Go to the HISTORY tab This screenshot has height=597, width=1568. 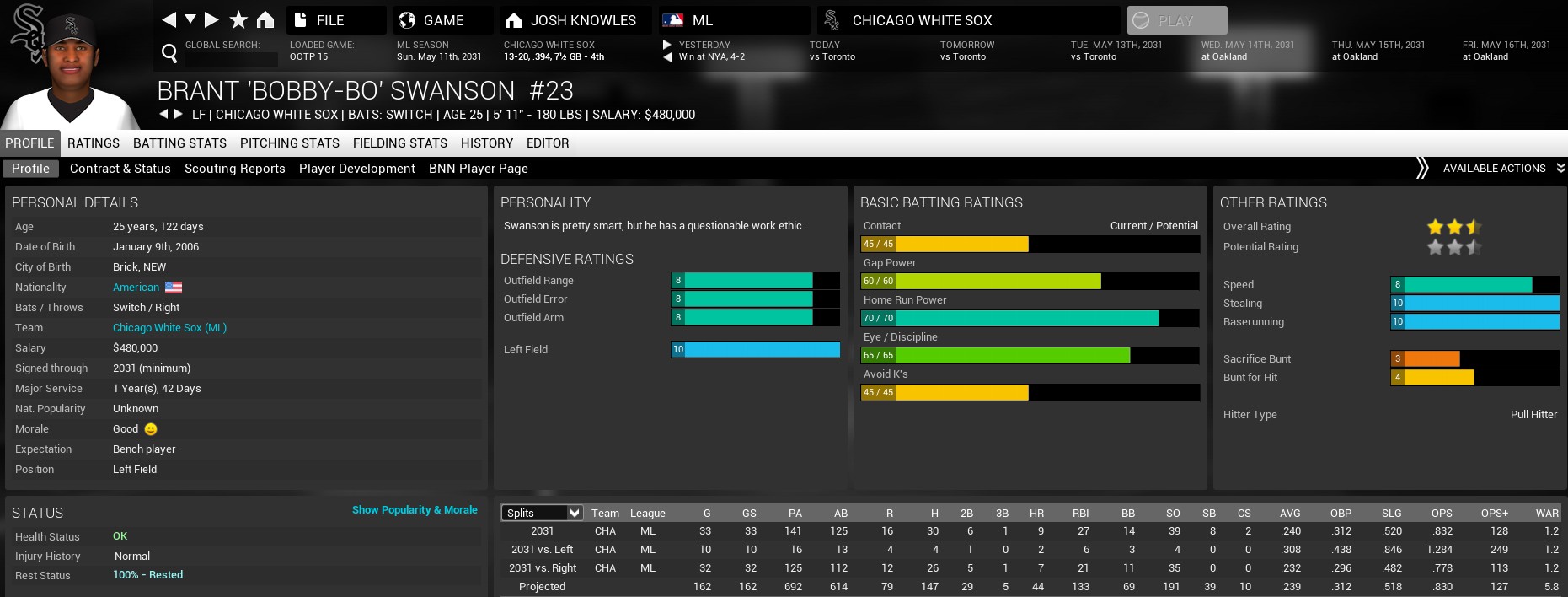pos(487,143)
